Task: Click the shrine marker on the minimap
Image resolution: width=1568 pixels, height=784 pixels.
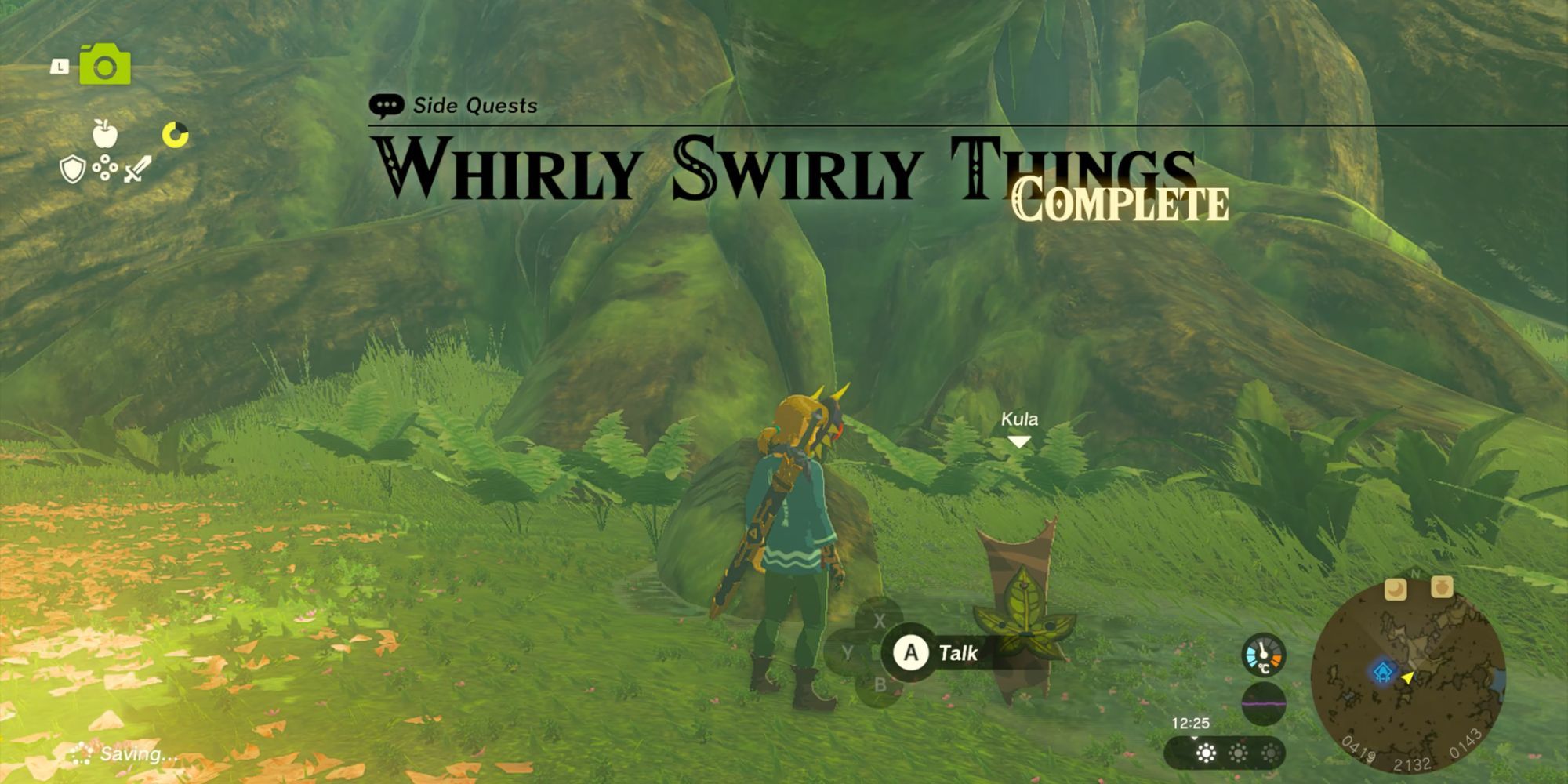Action: [1383, 672]
